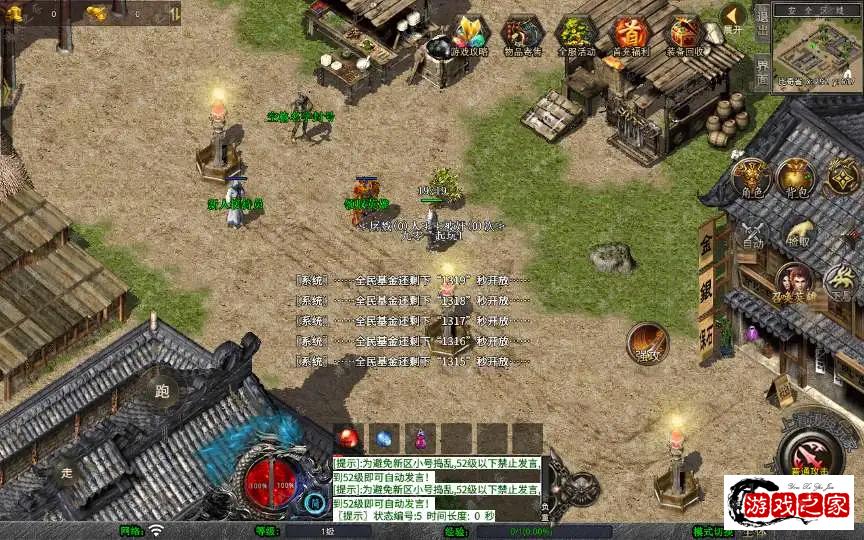Toggle 自动 auto-combat crossed swords
Screen dimensions: 864x540
[x=753, y=234]
